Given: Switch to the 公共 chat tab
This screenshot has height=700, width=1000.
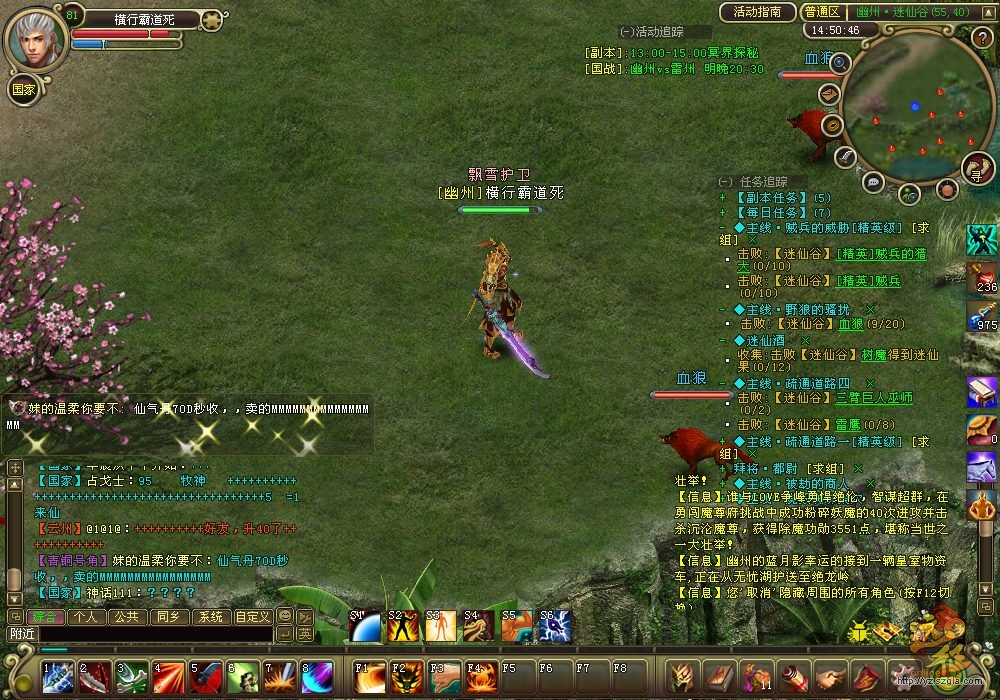Looking at the screenshot, I should (x=126, y=616).
